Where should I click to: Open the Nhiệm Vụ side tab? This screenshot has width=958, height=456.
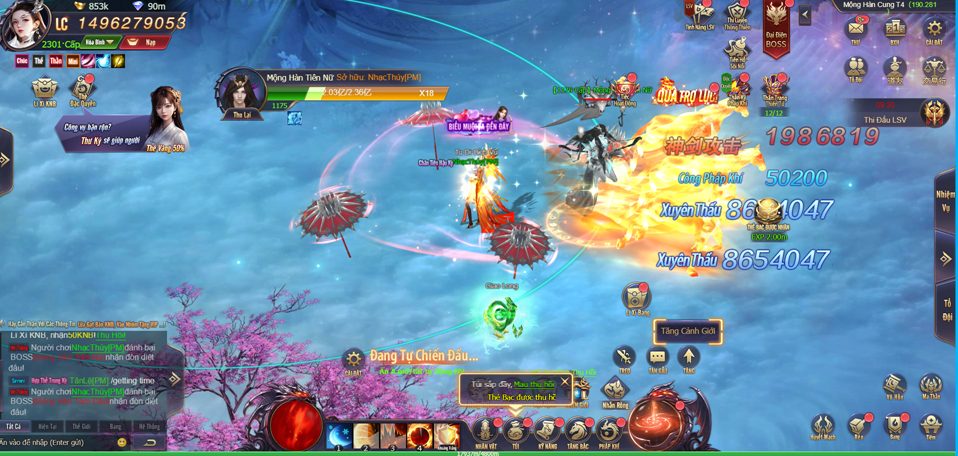point(945,200)
